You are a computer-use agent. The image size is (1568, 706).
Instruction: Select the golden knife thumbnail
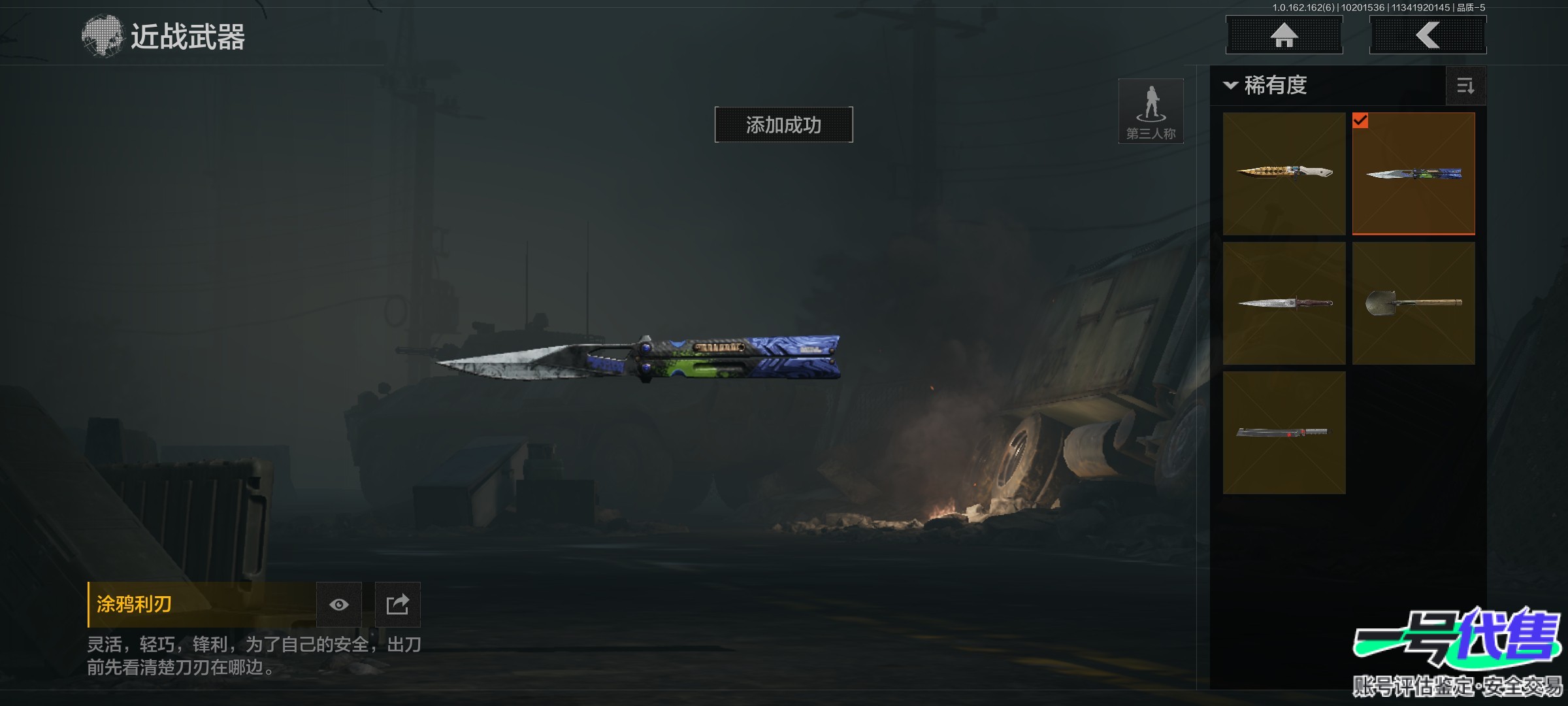(1284, 173)
